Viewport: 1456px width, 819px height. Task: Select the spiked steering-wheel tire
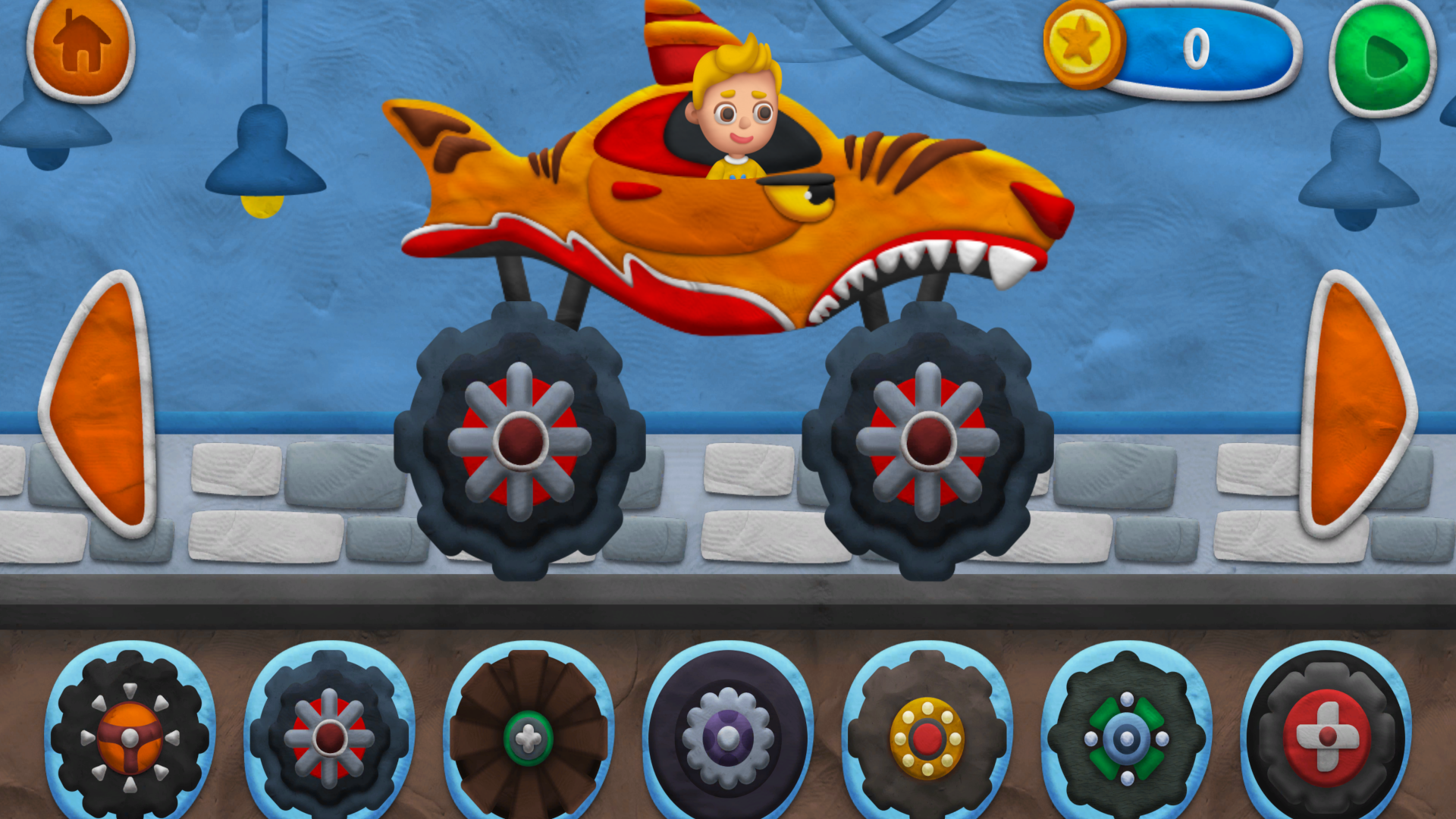click(130, 739)
